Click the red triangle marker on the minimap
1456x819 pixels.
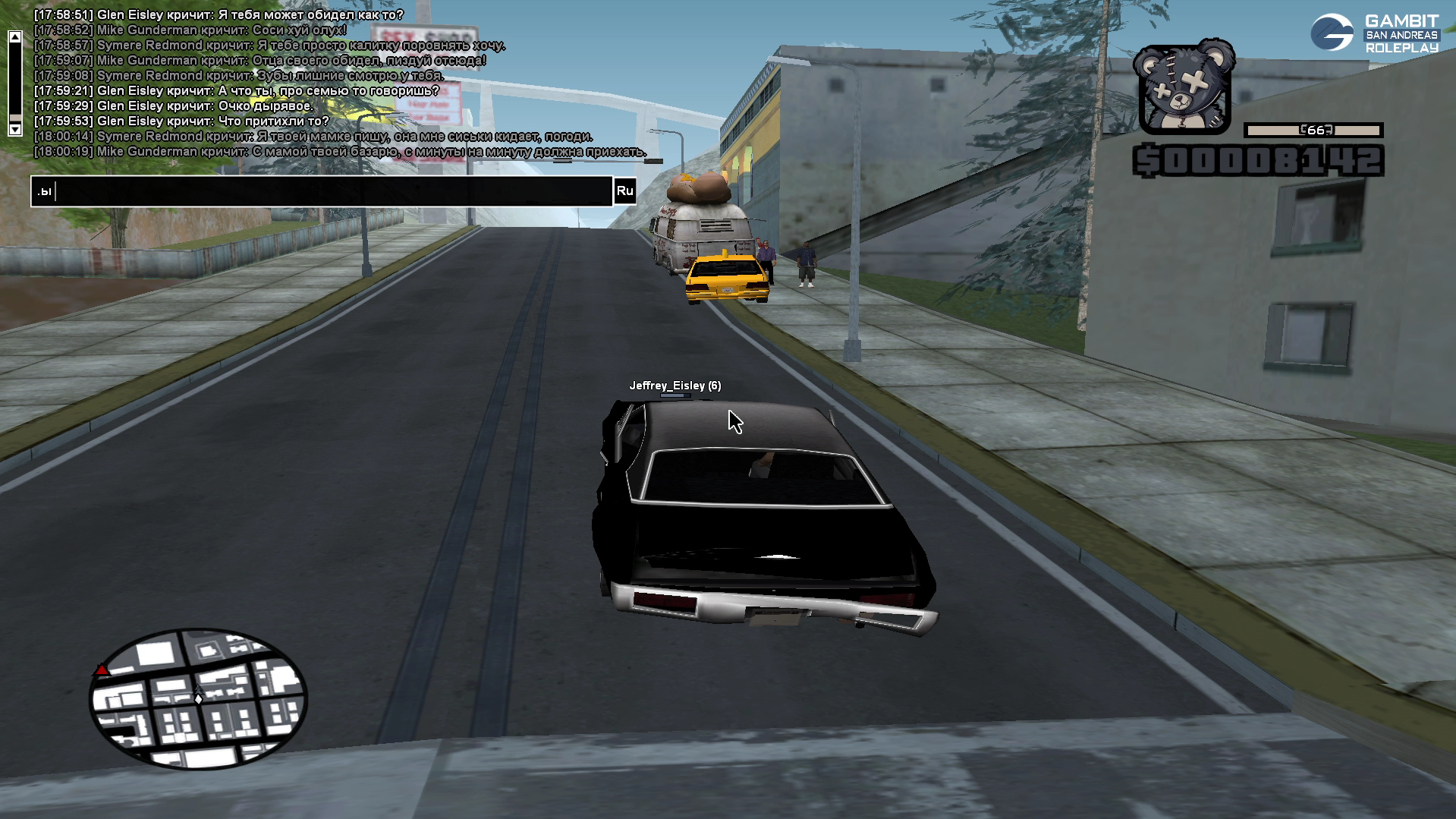(x=101, y=670)
